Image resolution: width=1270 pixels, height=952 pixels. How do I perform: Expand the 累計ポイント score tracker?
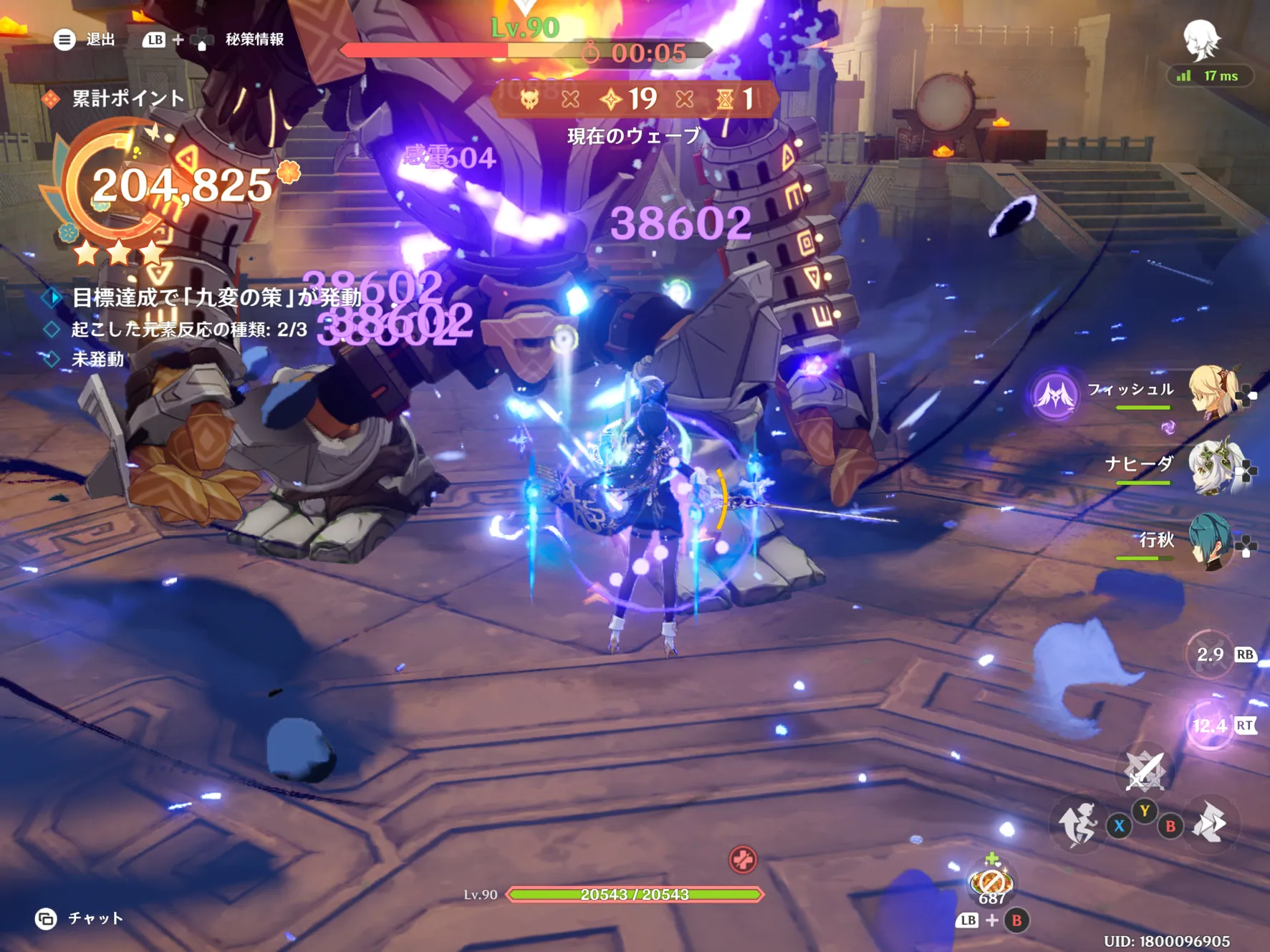[x=128, y=98]
